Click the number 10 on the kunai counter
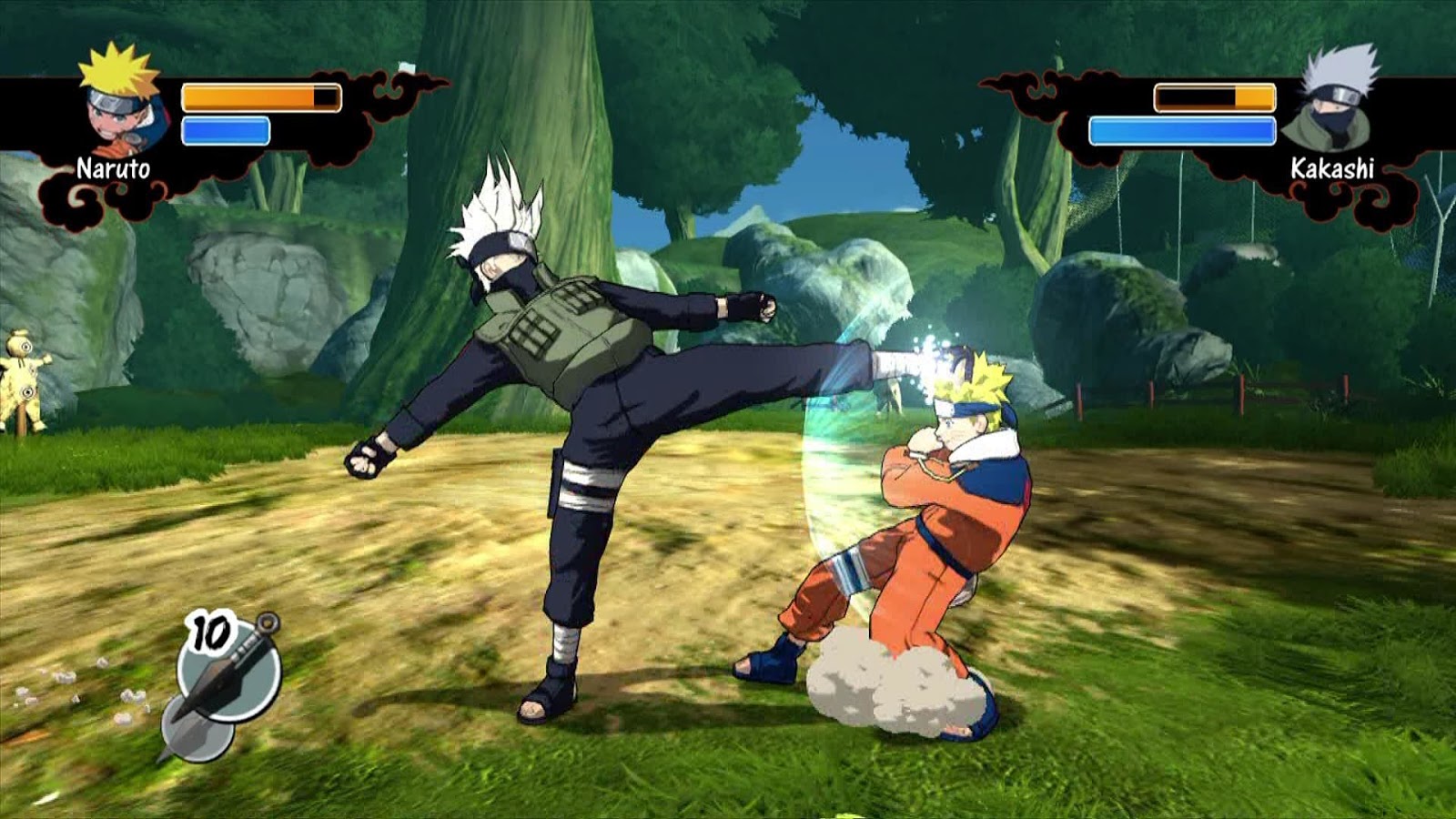 point(208,630)
